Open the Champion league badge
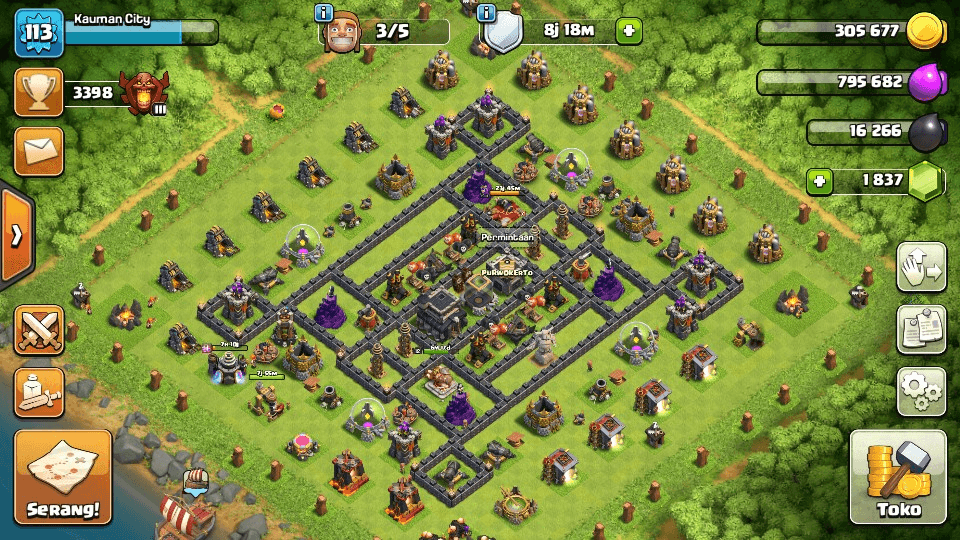The width and height of the screenshot is (960, 540). click(x=142, y=93)
